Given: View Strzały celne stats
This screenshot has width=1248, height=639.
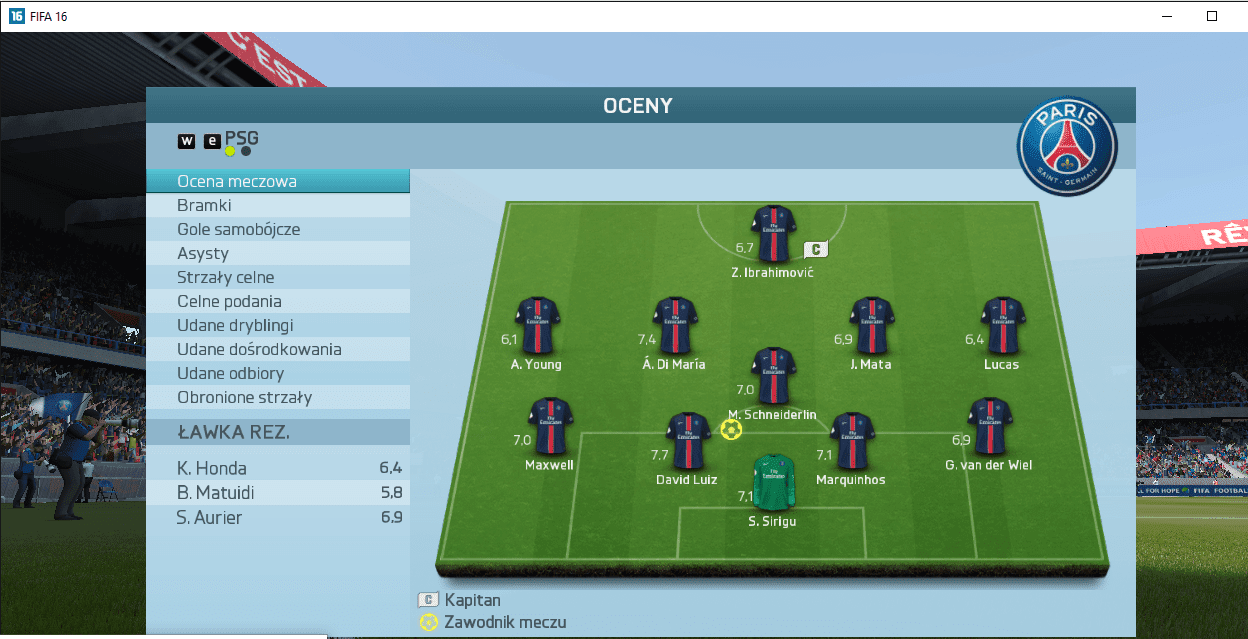Looking at the screenshot, I should (x=277, y=278).
